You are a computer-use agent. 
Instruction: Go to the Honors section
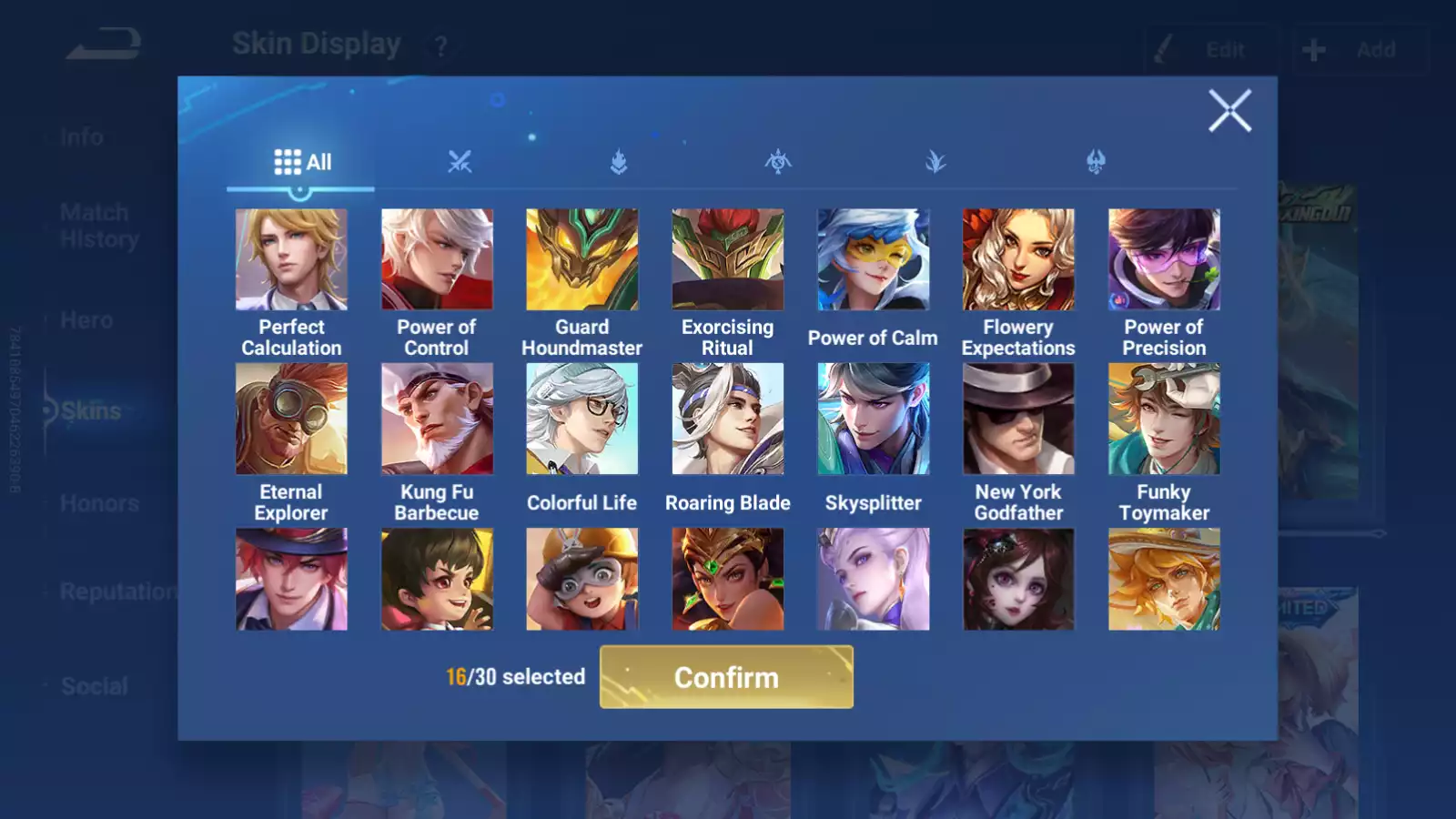100,502
